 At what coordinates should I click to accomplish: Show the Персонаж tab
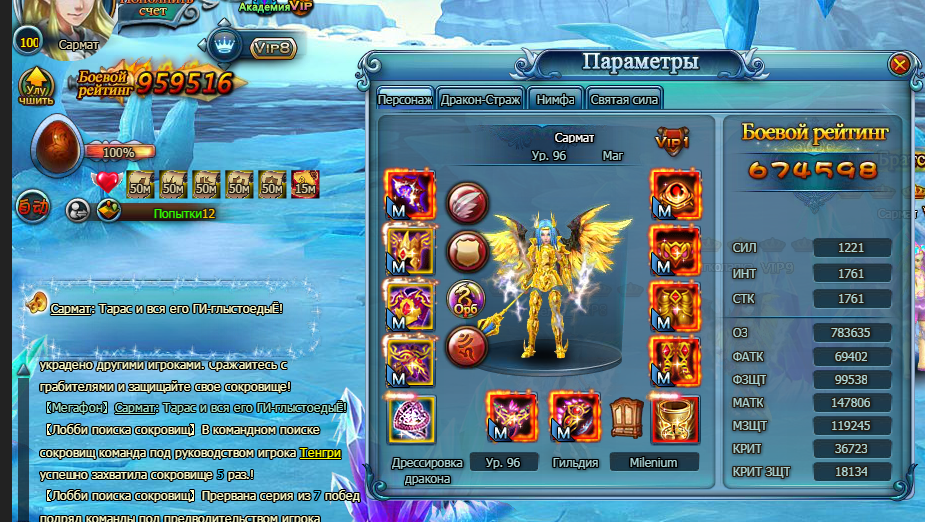(x=405, y=100)
